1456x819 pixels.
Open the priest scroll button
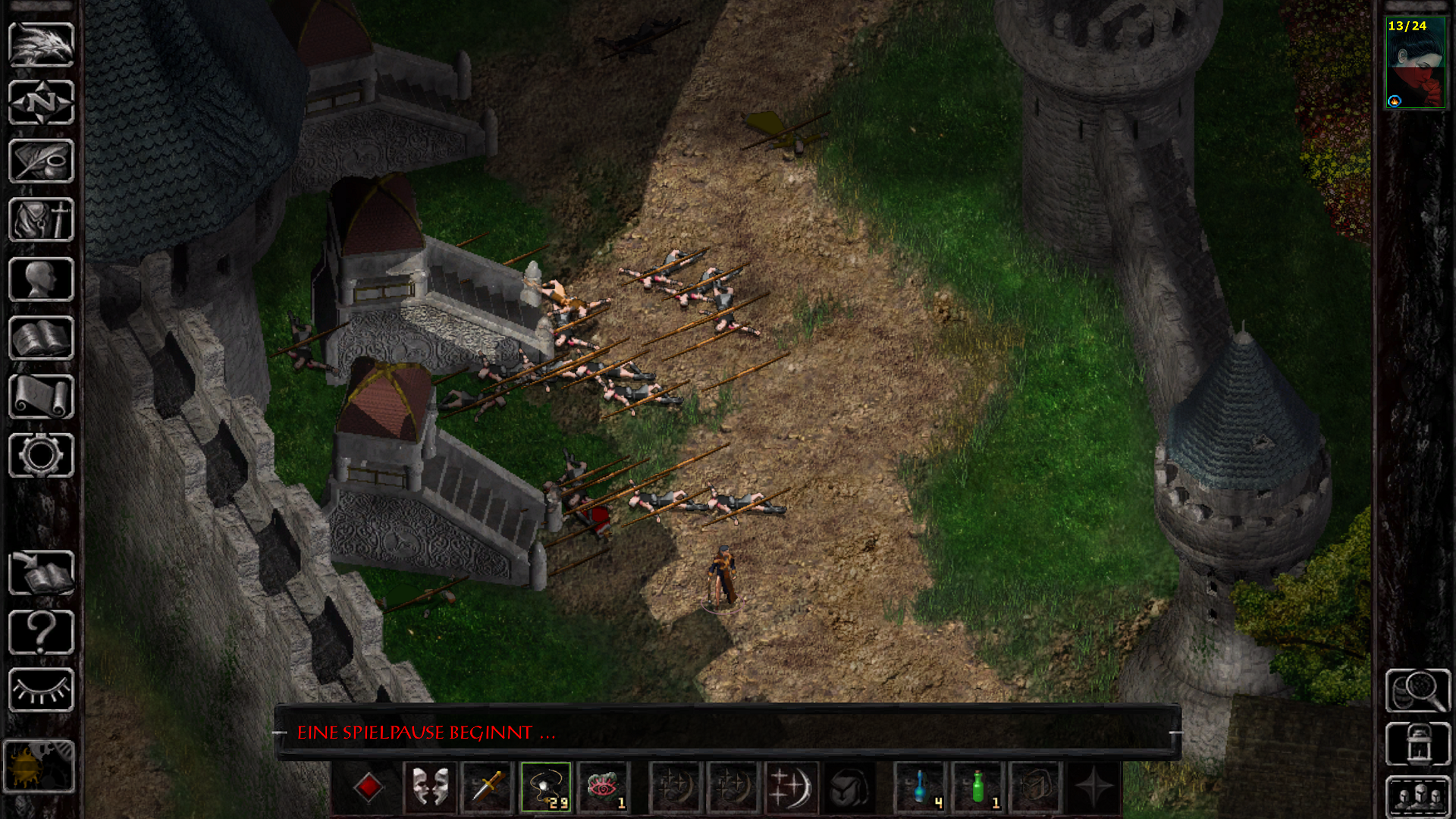(41, 397)
